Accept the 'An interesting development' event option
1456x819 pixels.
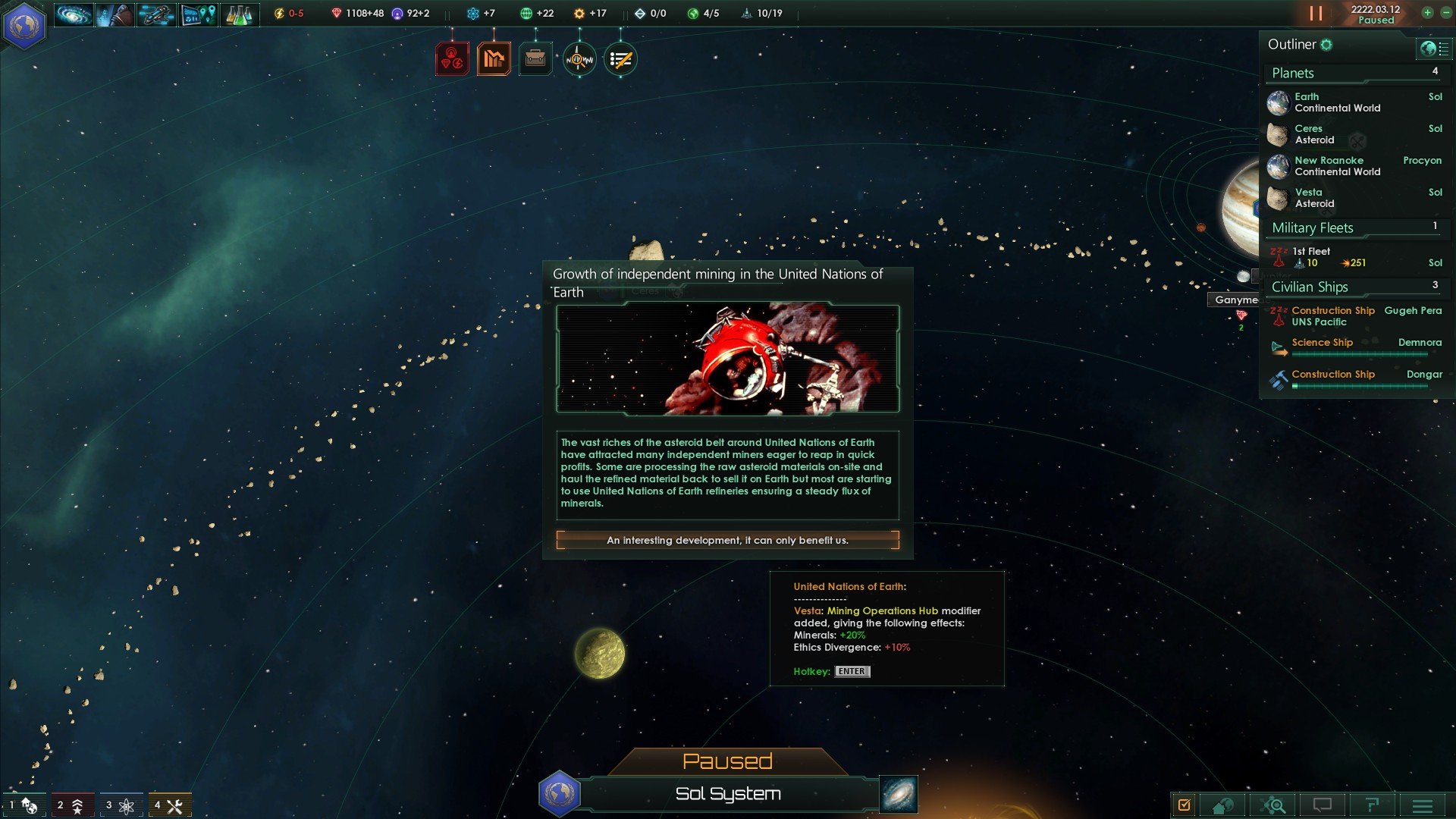[x=727, y=540]
